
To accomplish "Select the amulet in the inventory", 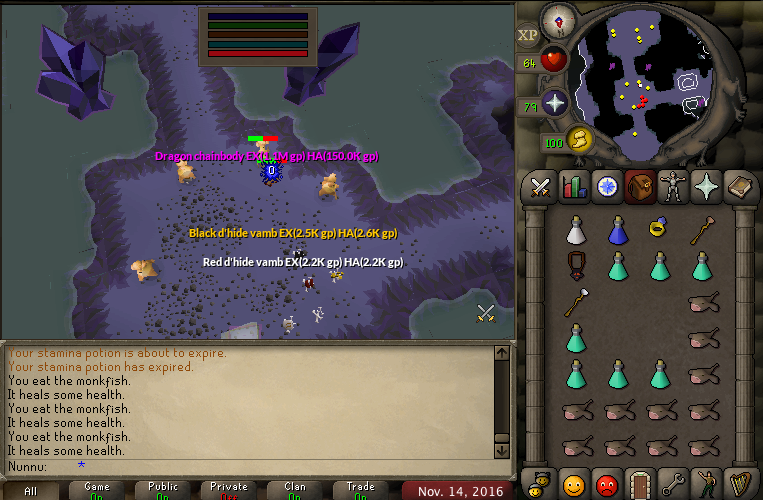I will click(575, 266).
